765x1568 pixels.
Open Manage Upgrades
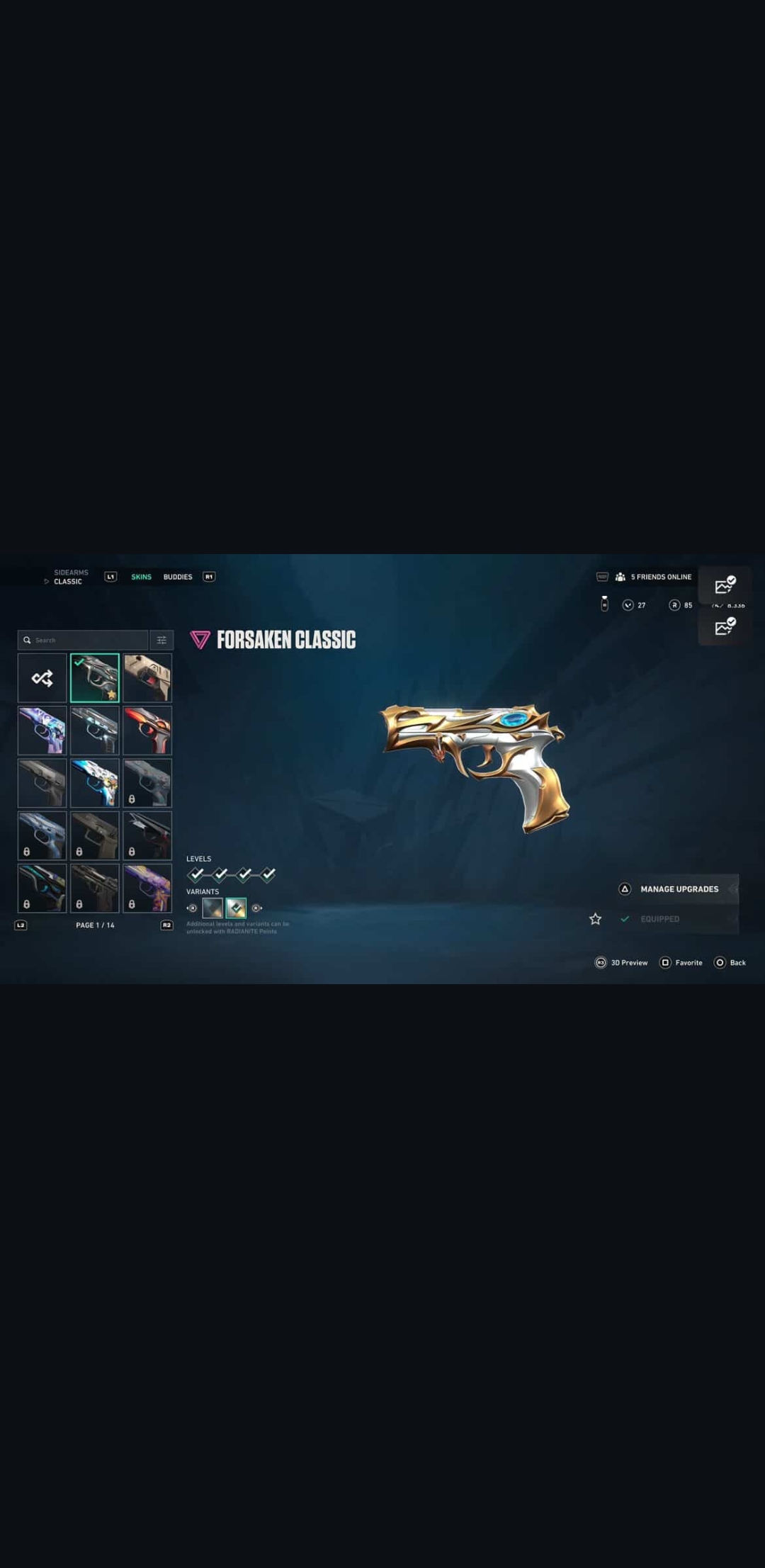pos(679,889)
